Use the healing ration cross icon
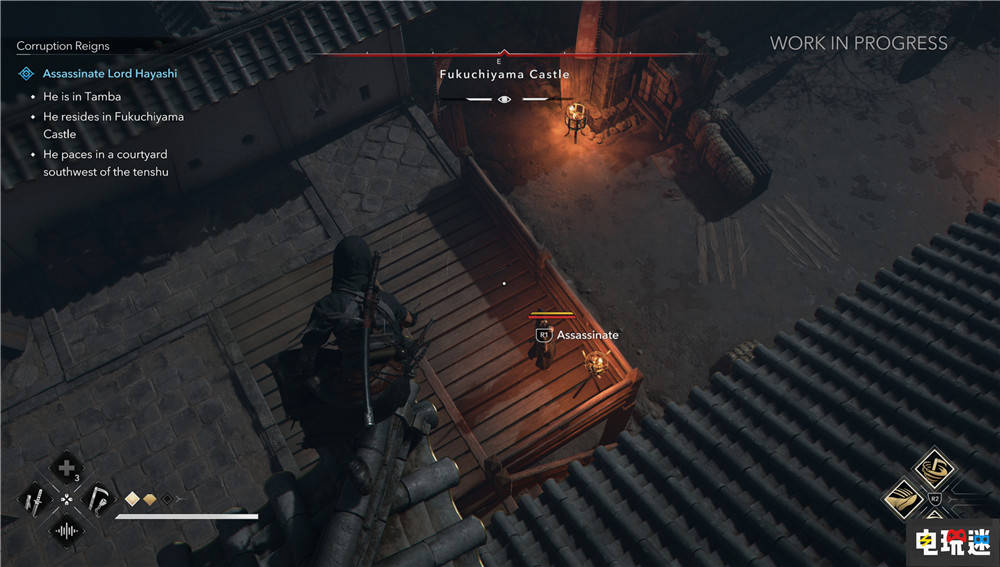The width and height of the screenshot is (1000, 567). (x=66, y=467)
